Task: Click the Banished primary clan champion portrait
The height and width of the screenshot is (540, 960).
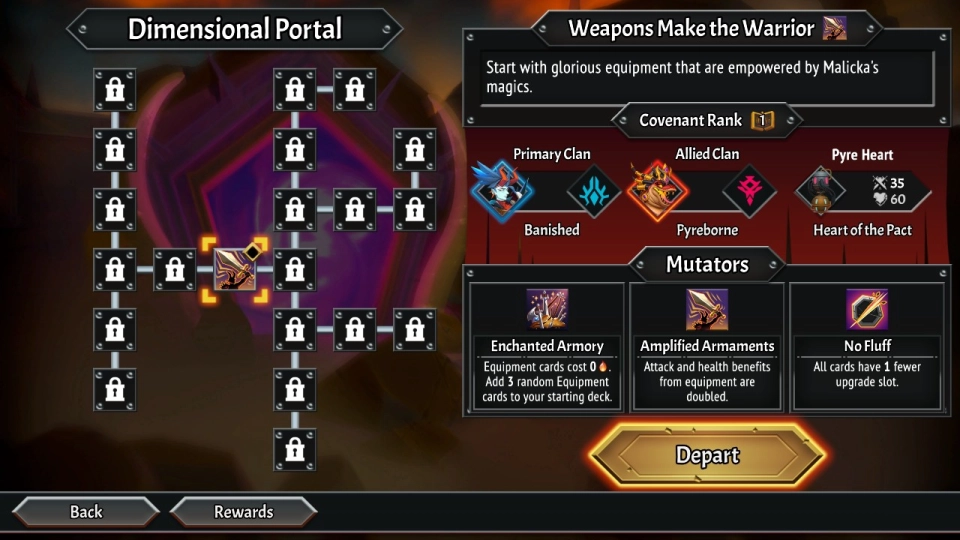Action: (x=503, y=191)
